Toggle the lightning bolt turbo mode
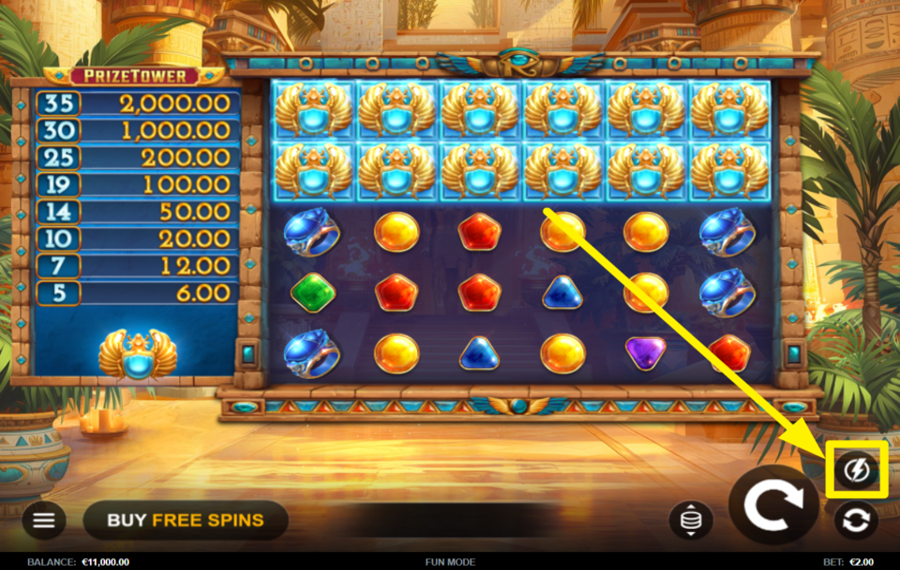Image resolution: width=900 pixels, height=570 pixels. pyautogui.click(x=857, y=469)
